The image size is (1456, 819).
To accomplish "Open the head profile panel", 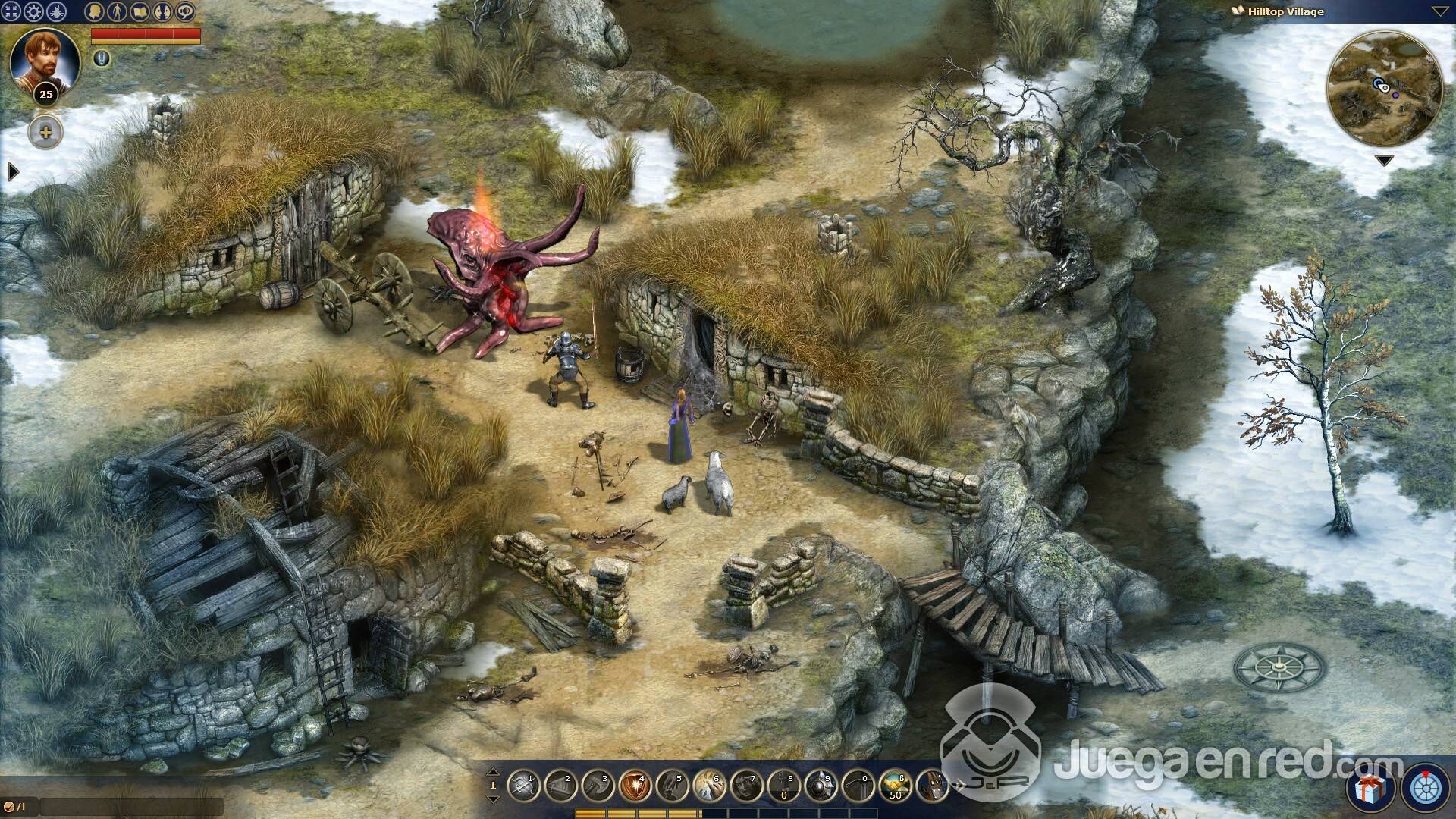I will 94,11.
